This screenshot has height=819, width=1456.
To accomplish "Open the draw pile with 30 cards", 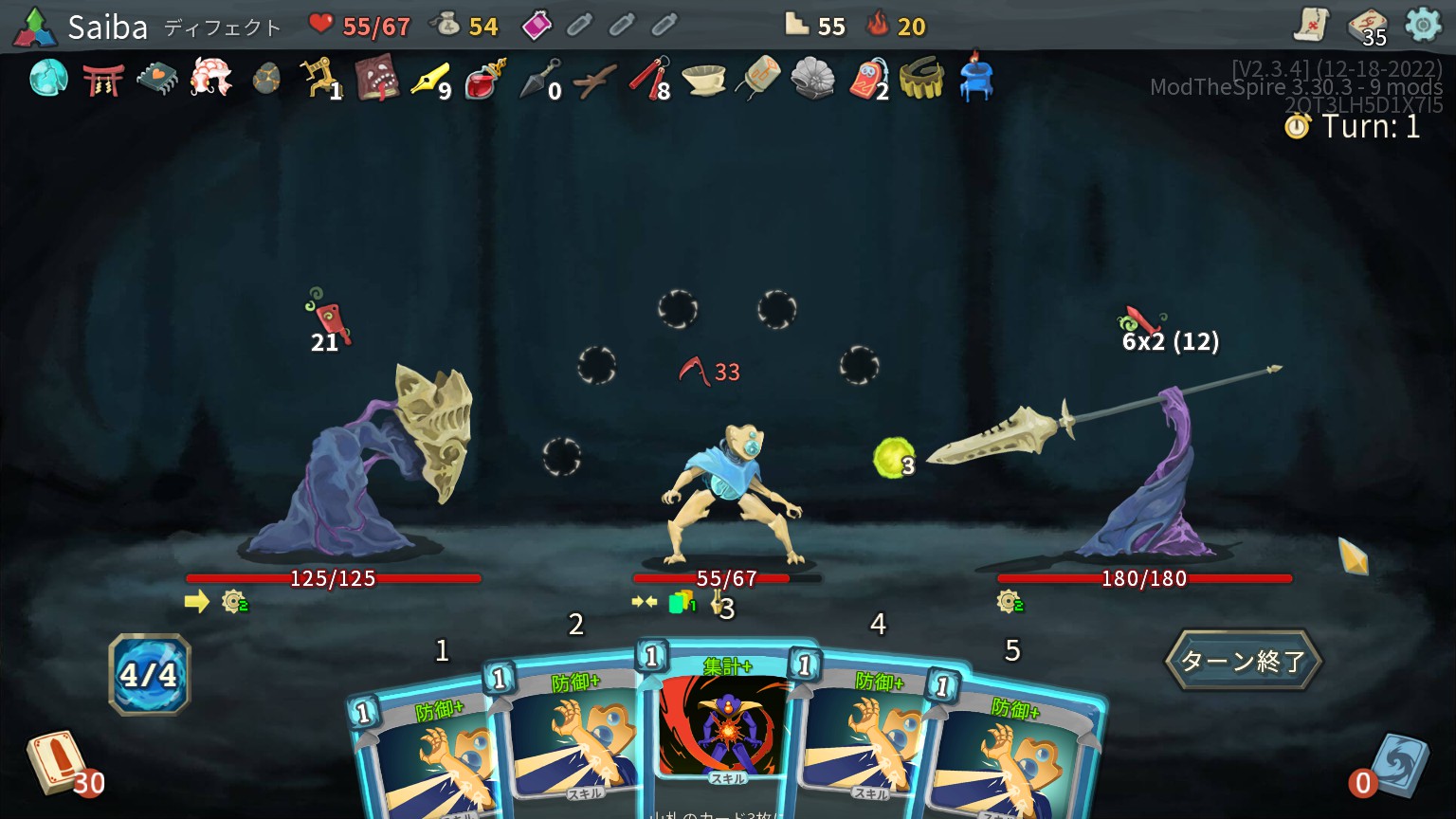I will (x=57, y=762).
